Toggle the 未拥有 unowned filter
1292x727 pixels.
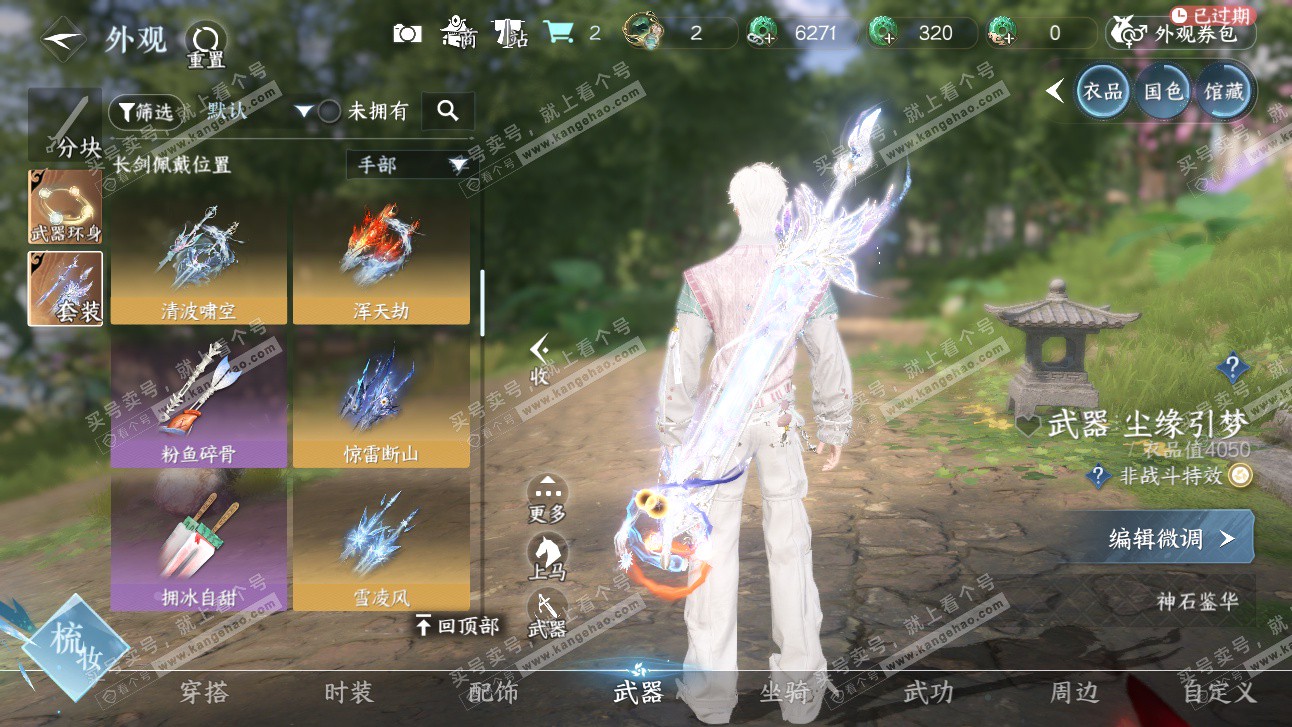(330, 112)
